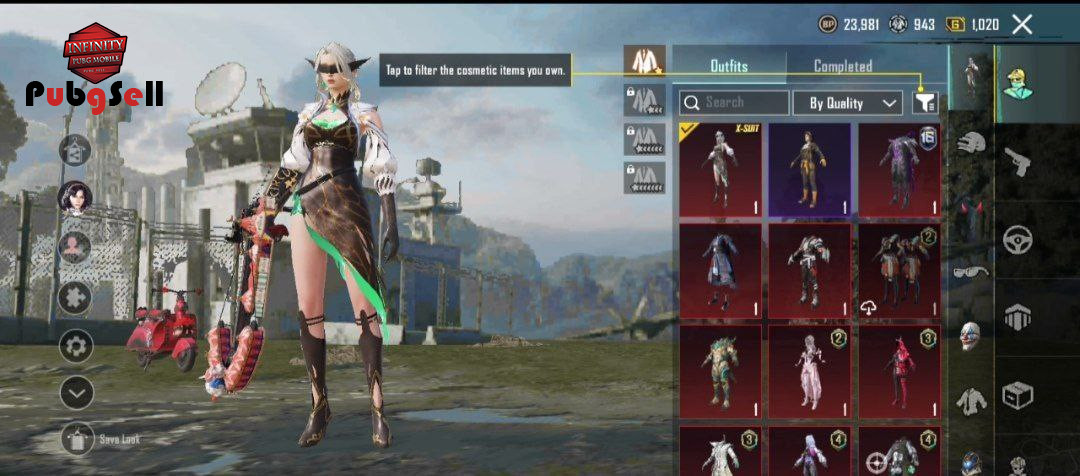Select the character portrait icon
Screen dimensions: 1080x476
(x=75, y=198)
